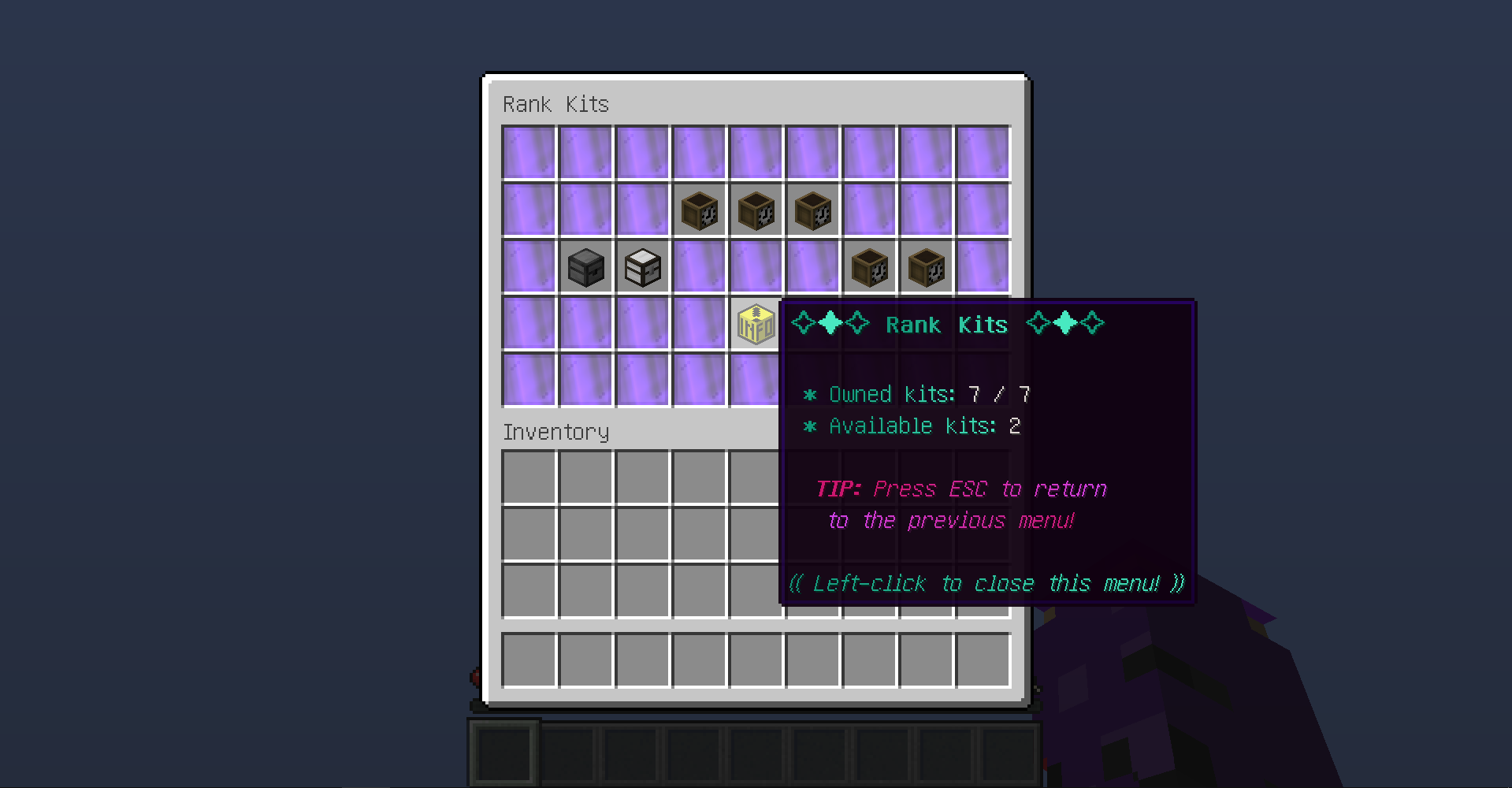Click the left barrel kit in the third row
The width and height of the screenshot is (1512, 788).
coord(869,267)
